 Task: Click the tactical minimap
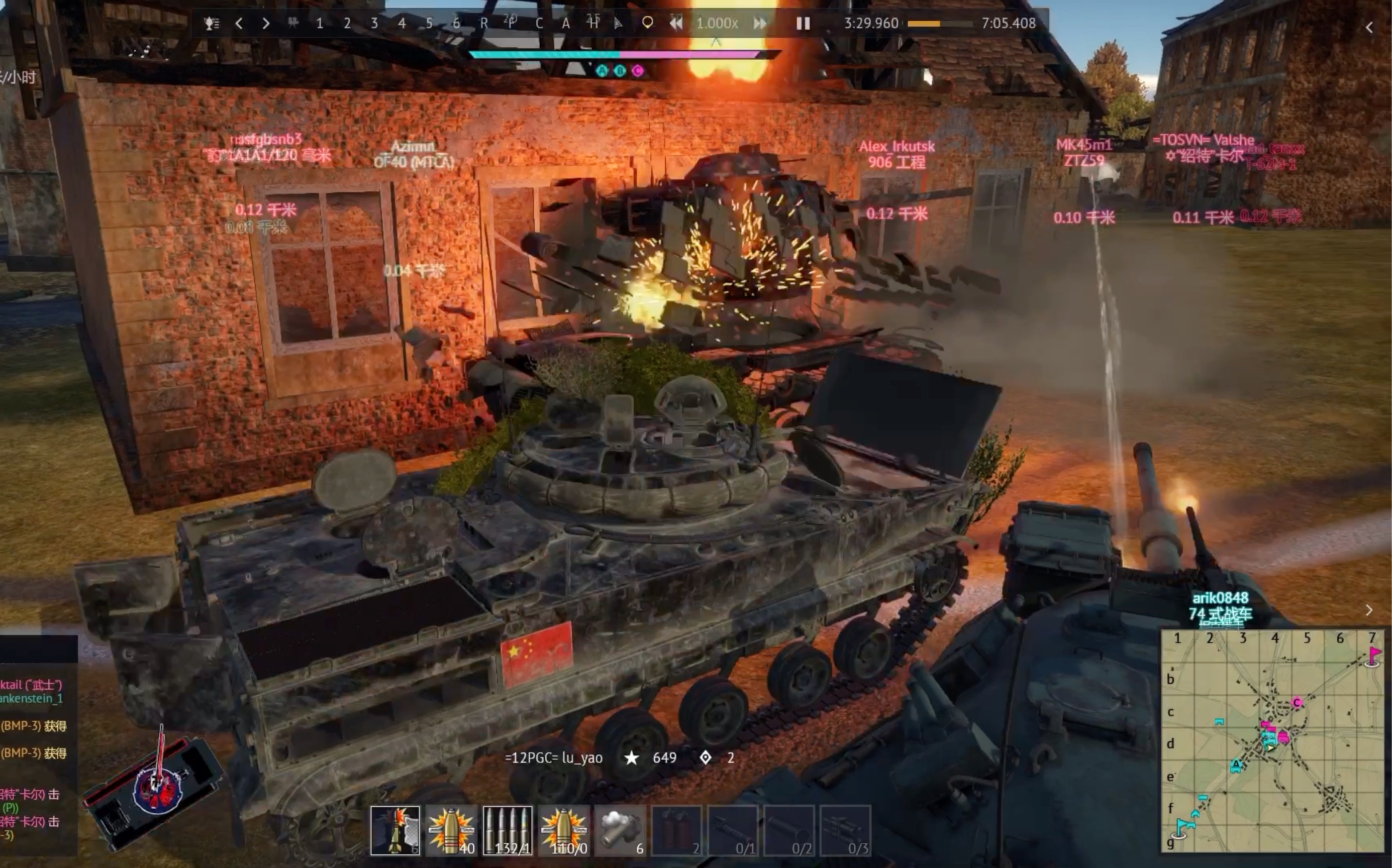point(1271,740)
